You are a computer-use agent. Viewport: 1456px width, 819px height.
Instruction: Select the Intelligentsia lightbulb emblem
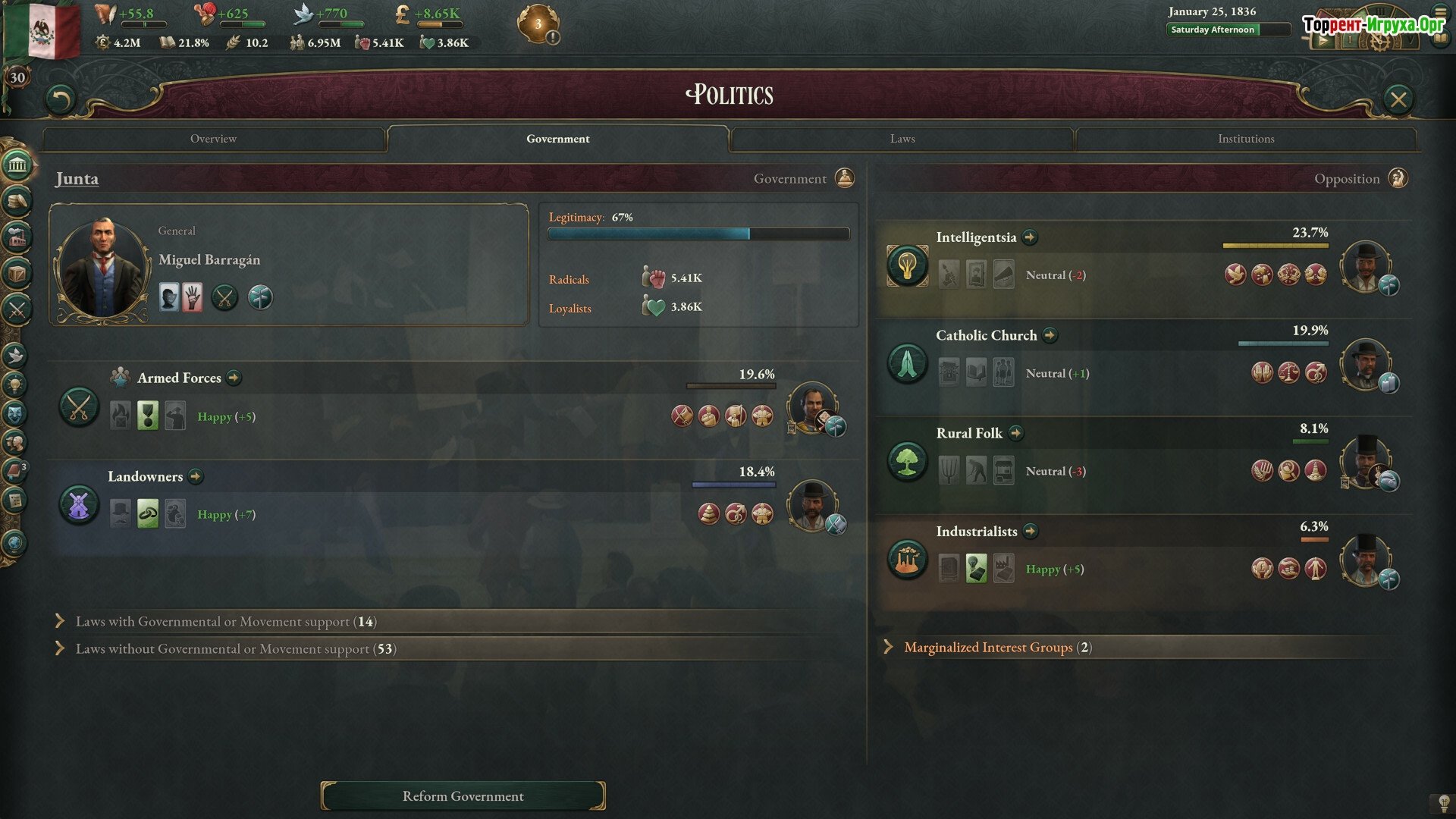(x=907, y=265)
